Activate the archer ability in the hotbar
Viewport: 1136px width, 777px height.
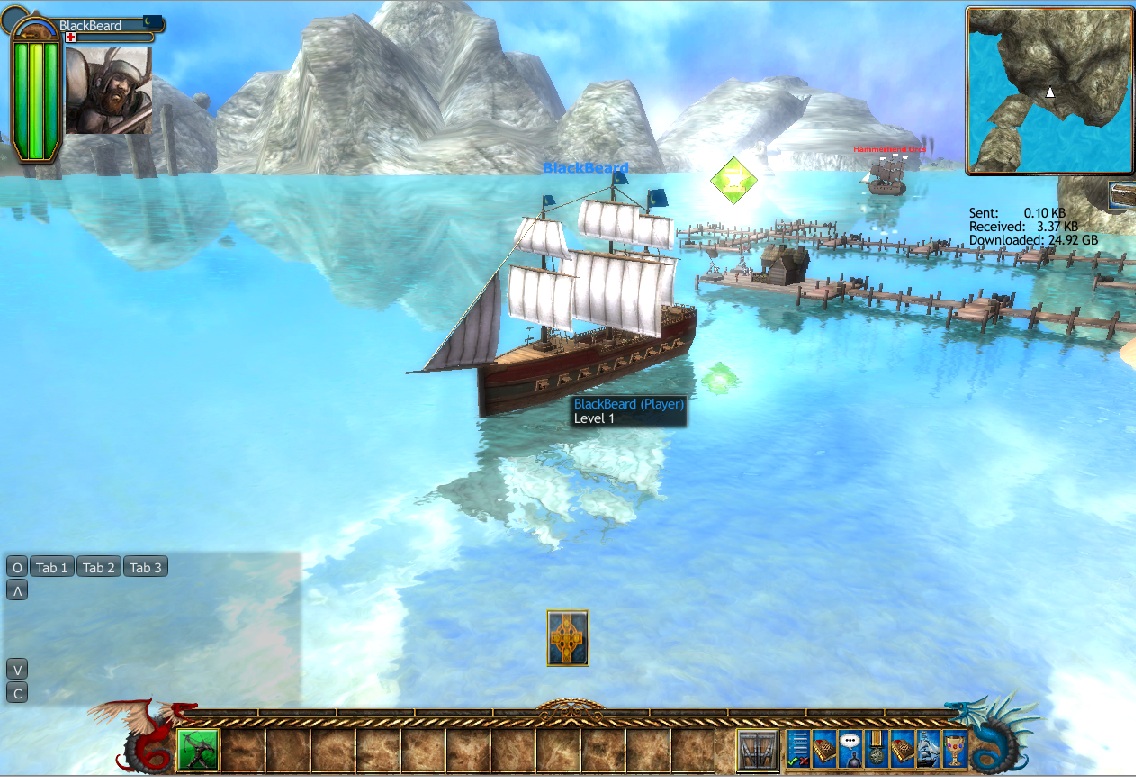[197, 751]
